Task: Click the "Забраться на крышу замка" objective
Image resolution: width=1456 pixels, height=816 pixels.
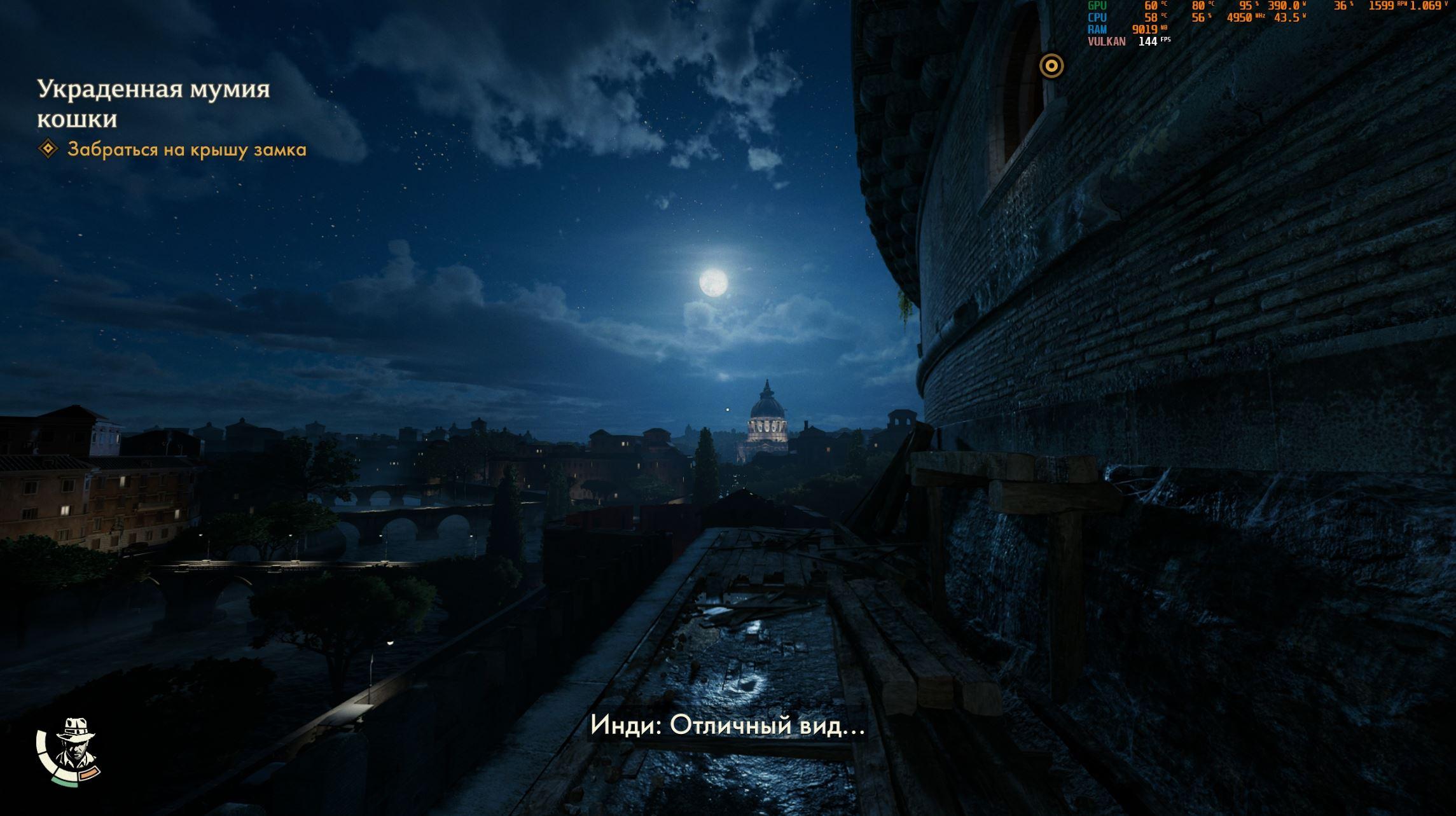Action: [x=186, y=150]
